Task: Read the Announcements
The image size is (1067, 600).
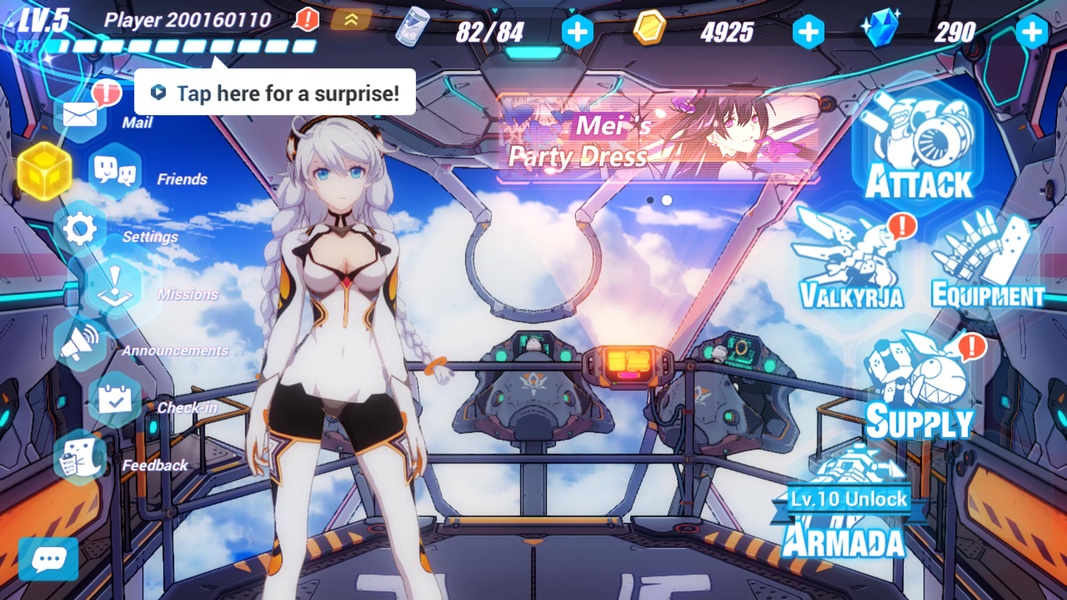Action: pyautogui.click(x=82, y=345)
